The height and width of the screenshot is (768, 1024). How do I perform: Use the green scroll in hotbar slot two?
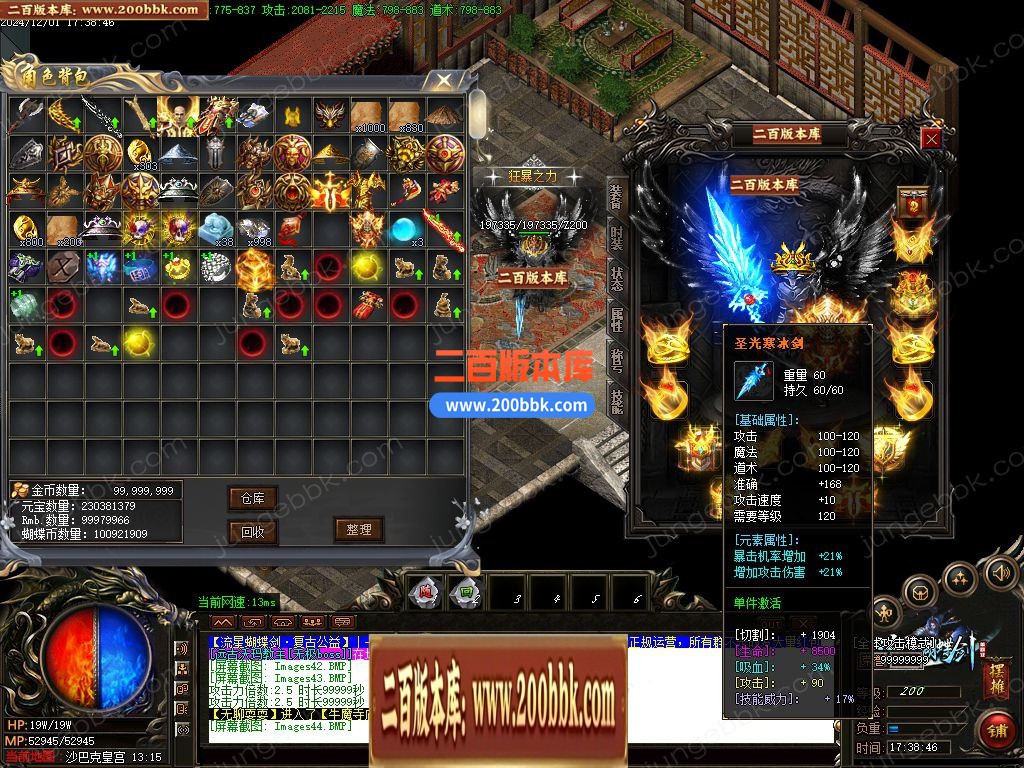coord(461,592)
